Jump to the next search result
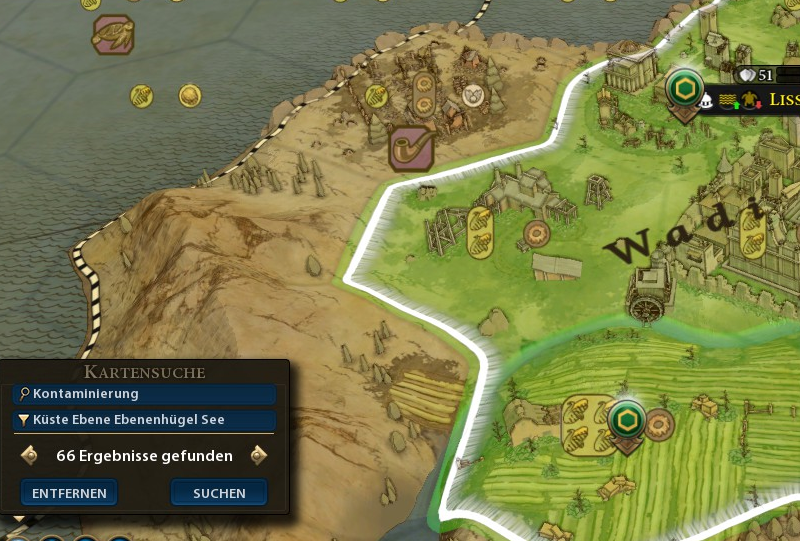 (259, 456)
